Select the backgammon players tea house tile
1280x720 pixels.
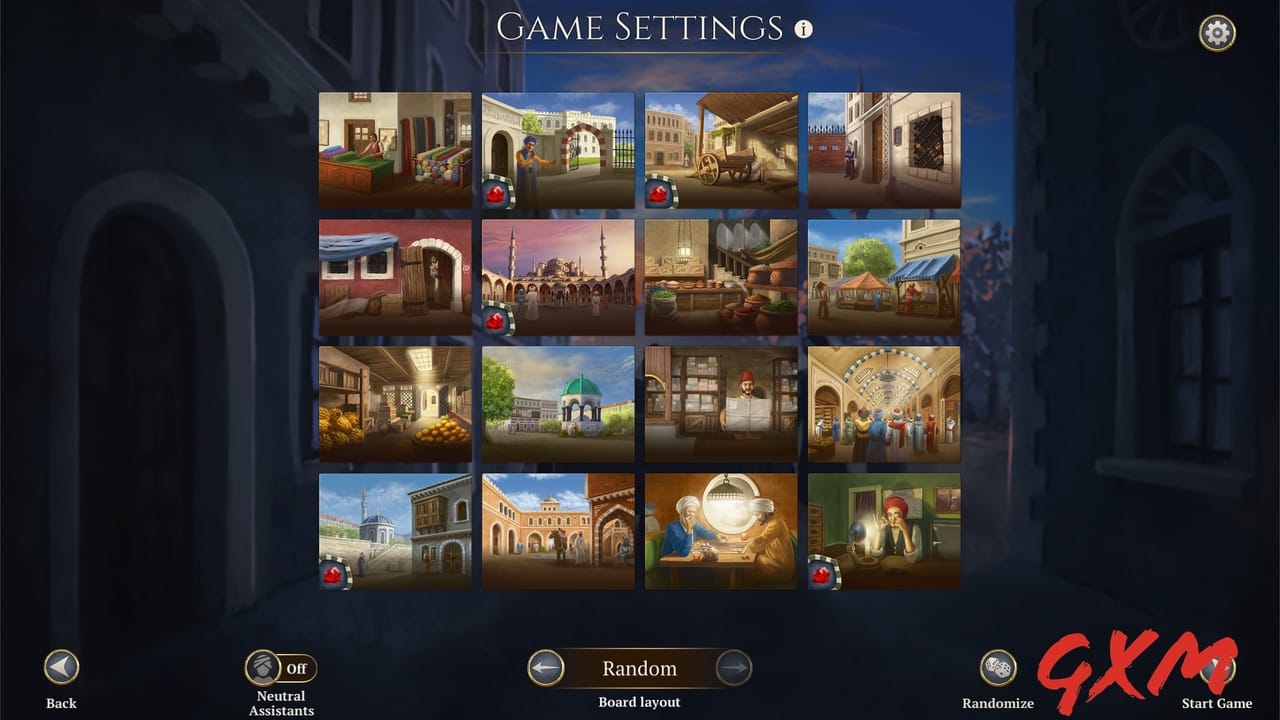click(721, 531)
